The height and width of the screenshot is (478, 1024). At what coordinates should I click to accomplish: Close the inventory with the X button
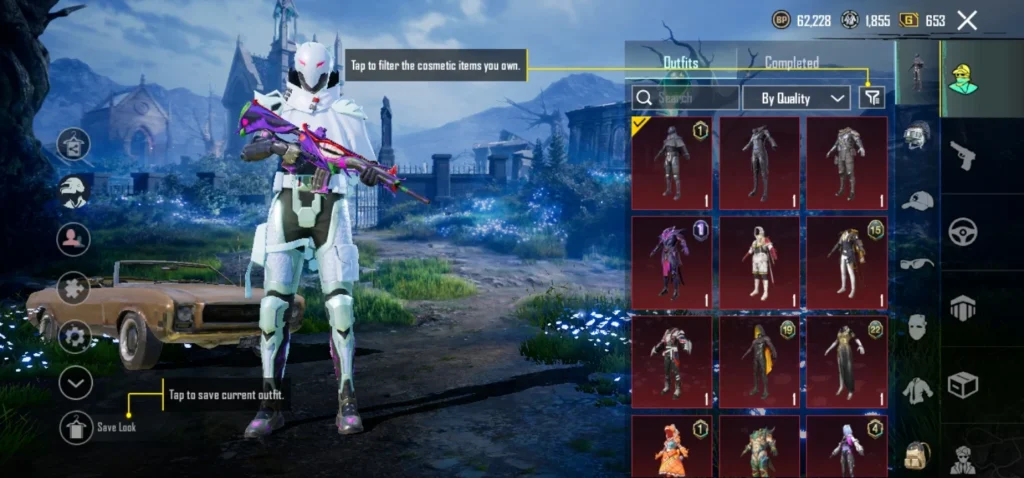tap(967, 20)
